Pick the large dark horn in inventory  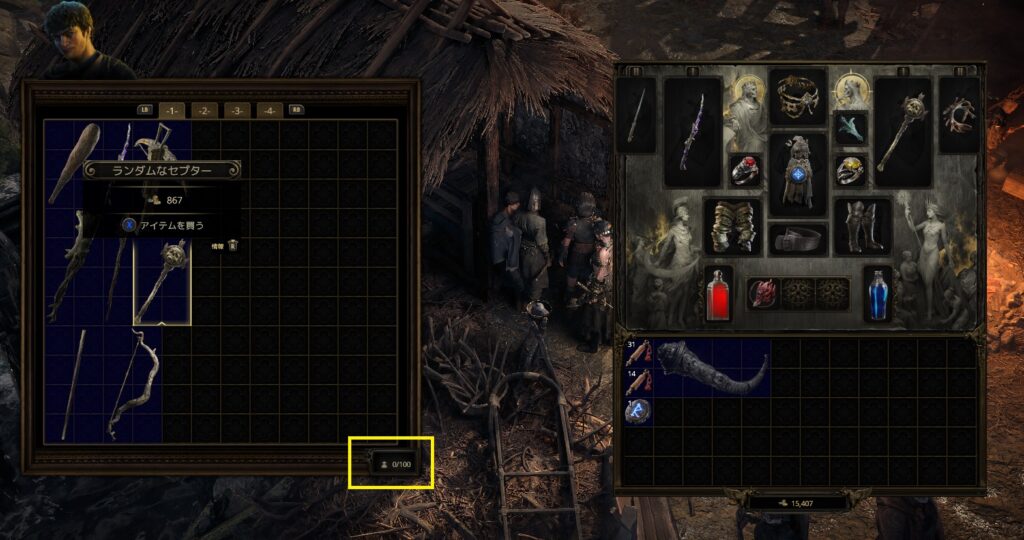tap(711, 368)
